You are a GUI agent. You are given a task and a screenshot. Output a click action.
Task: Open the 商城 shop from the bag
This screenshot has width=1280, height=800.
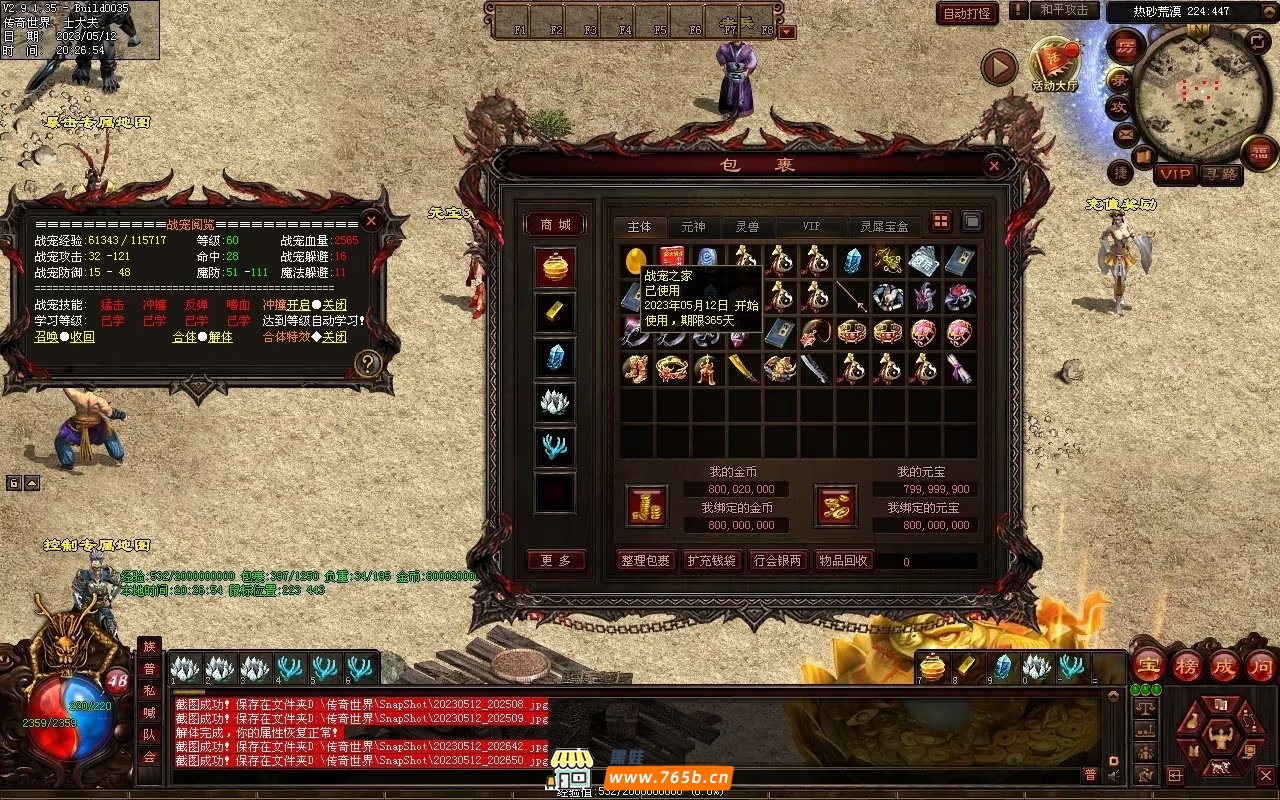[555, 224]
